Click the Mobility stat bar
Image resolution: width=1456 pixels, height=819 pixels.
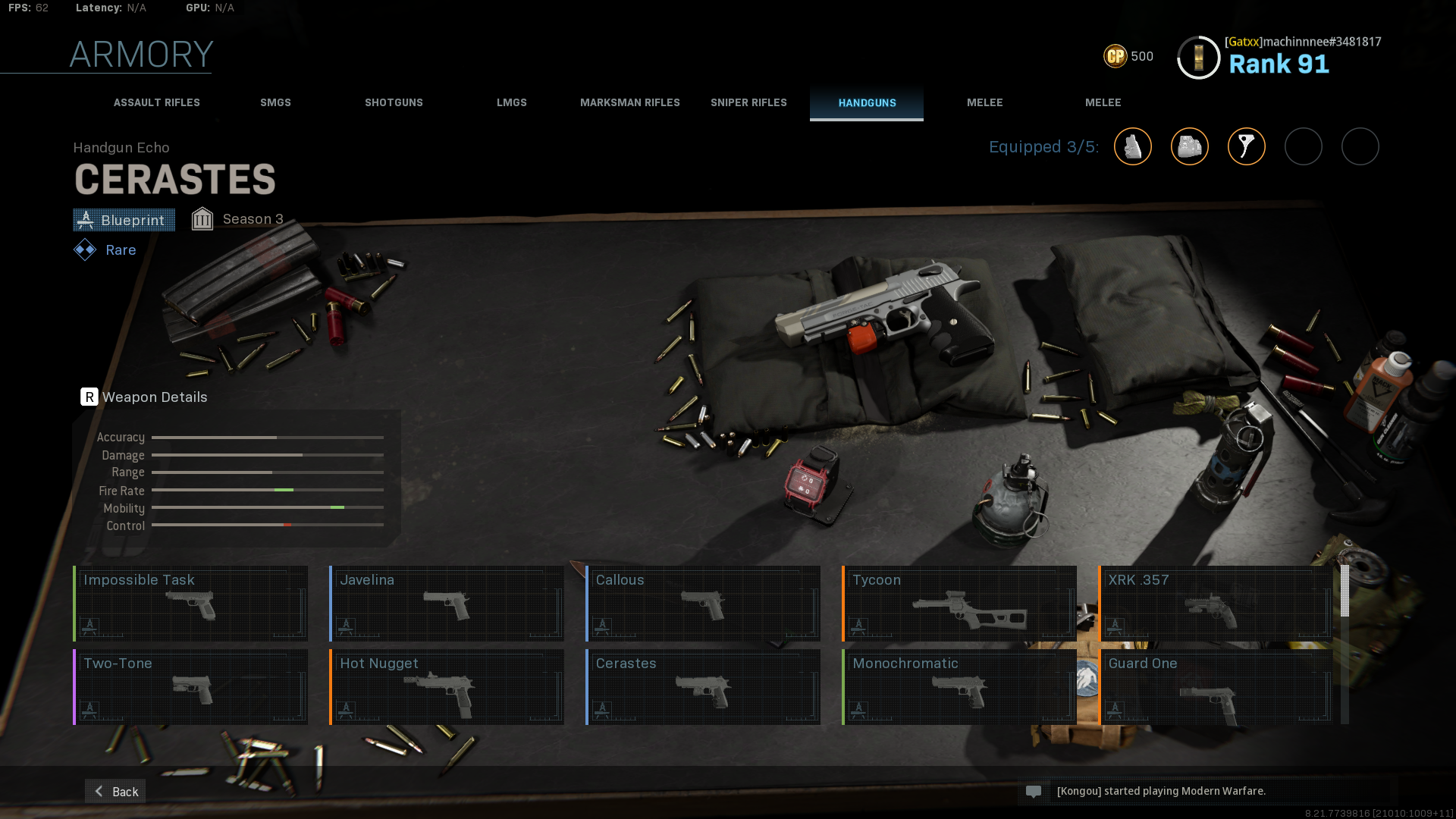[x=267, y=508]
